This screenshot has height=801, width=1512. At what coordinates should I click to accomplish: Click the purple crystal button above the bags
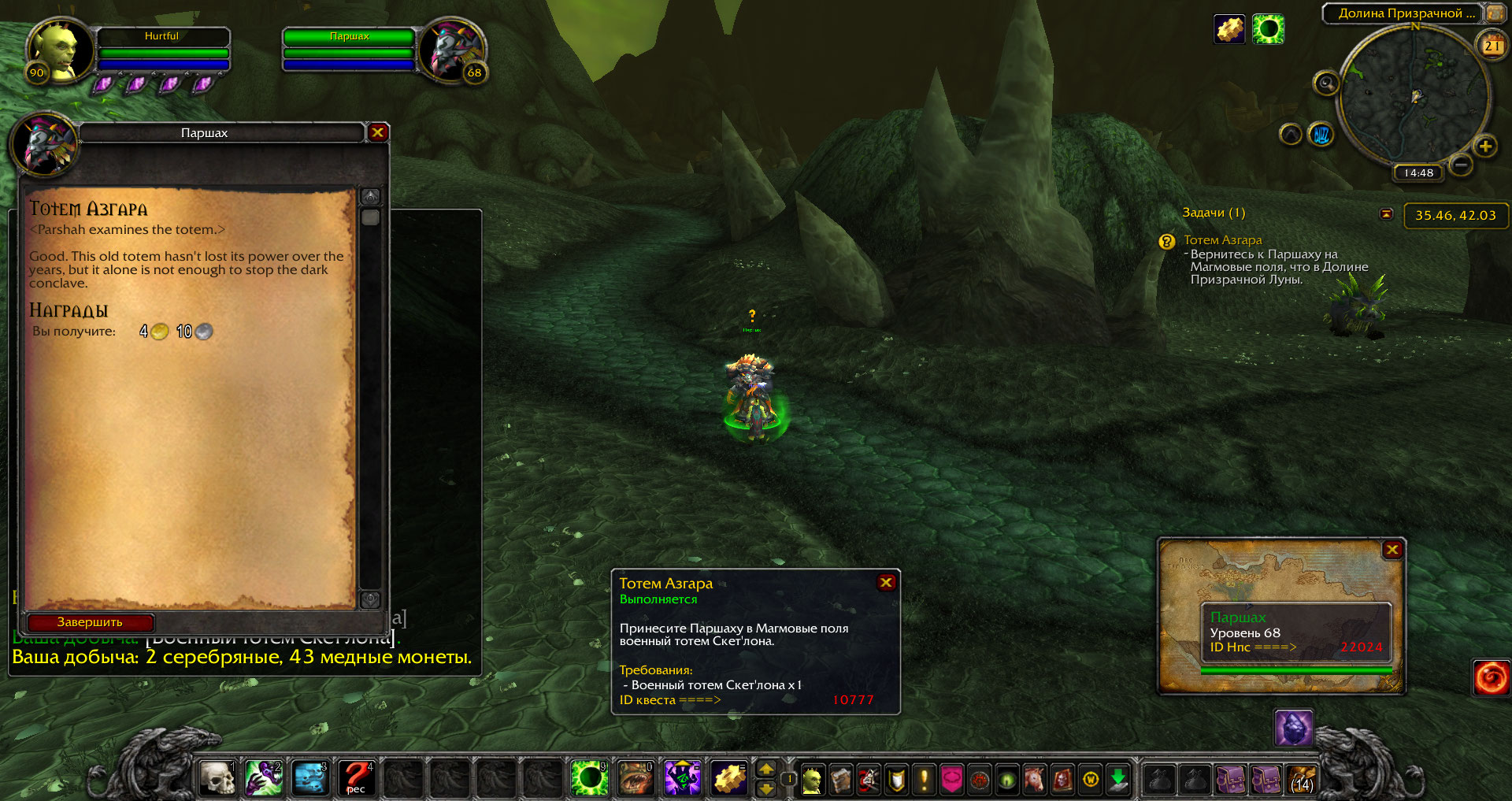1293,728
